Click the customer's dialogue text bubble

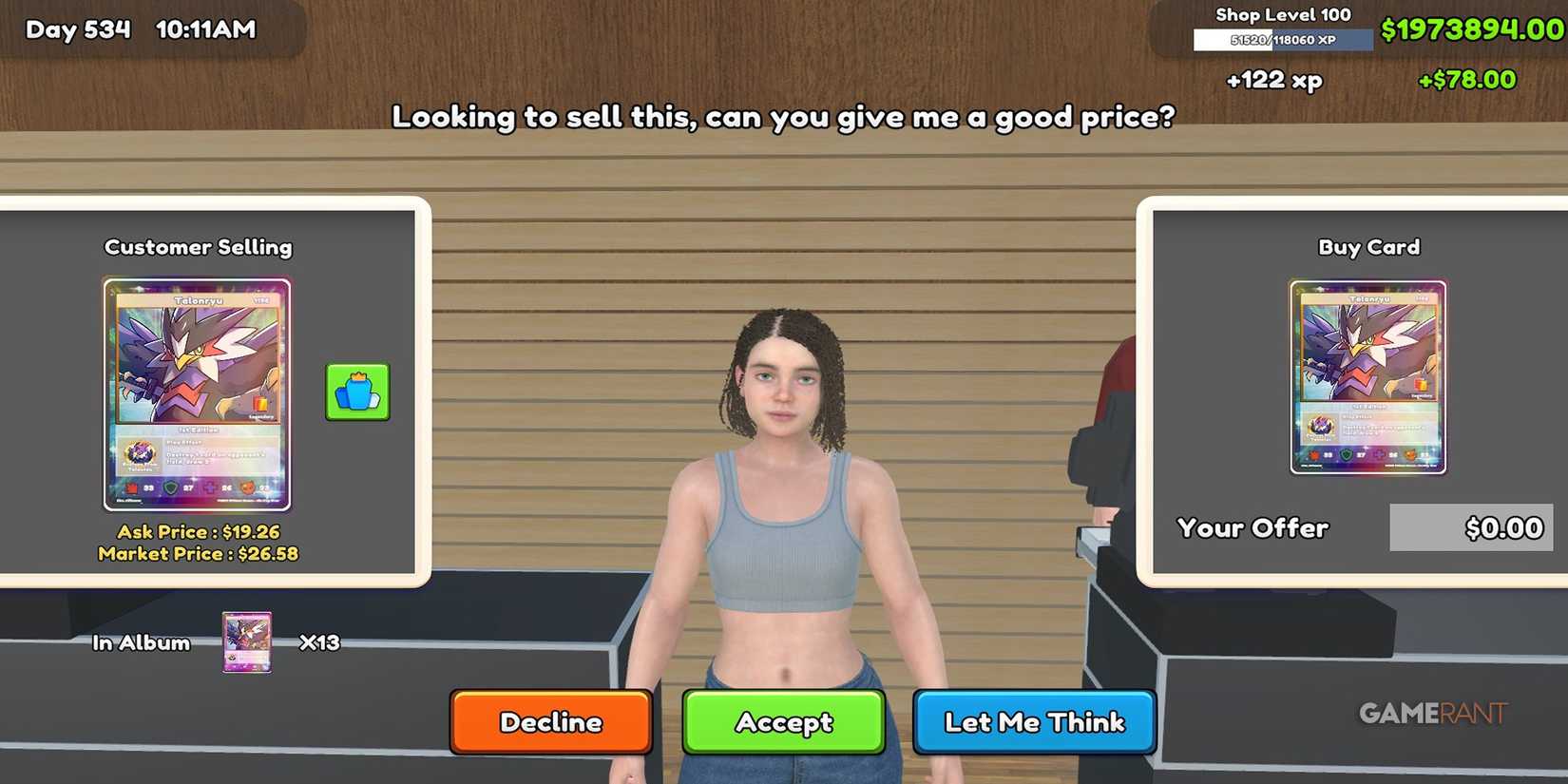pos(783,117)
